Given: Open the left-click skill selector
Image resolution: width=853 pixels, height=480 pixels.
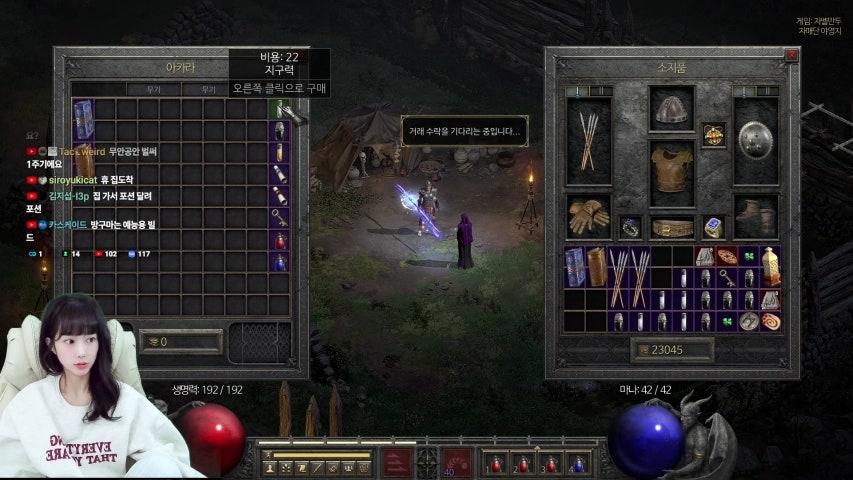Looking at the screenshot, I should click(x=397, y=463).
